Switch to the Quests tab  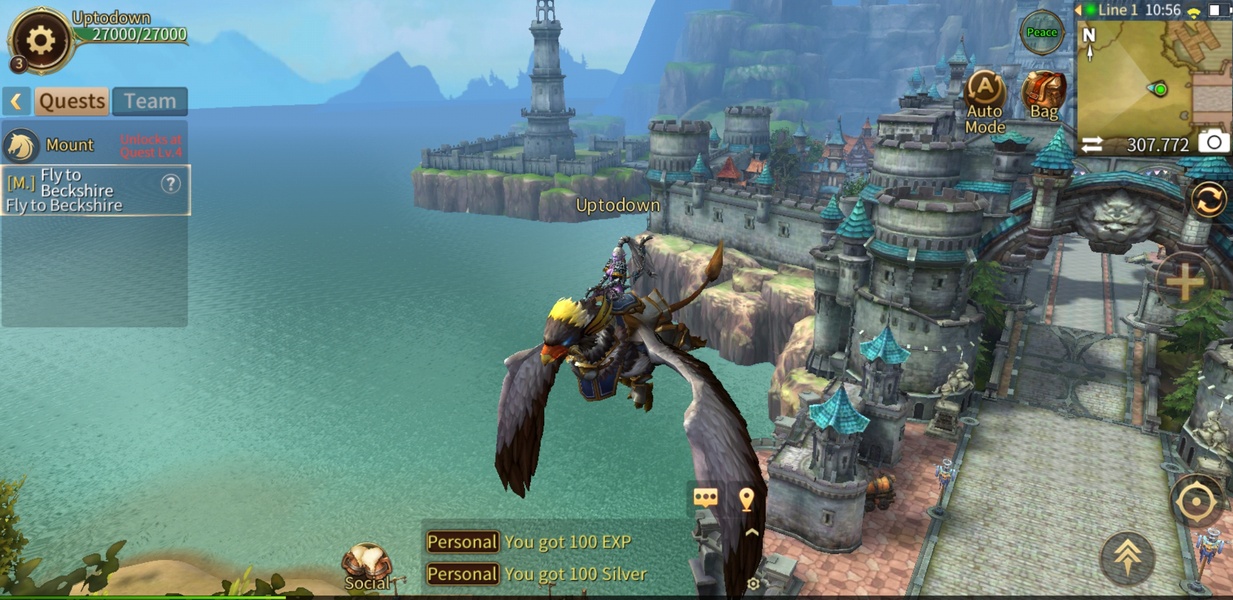72,101
